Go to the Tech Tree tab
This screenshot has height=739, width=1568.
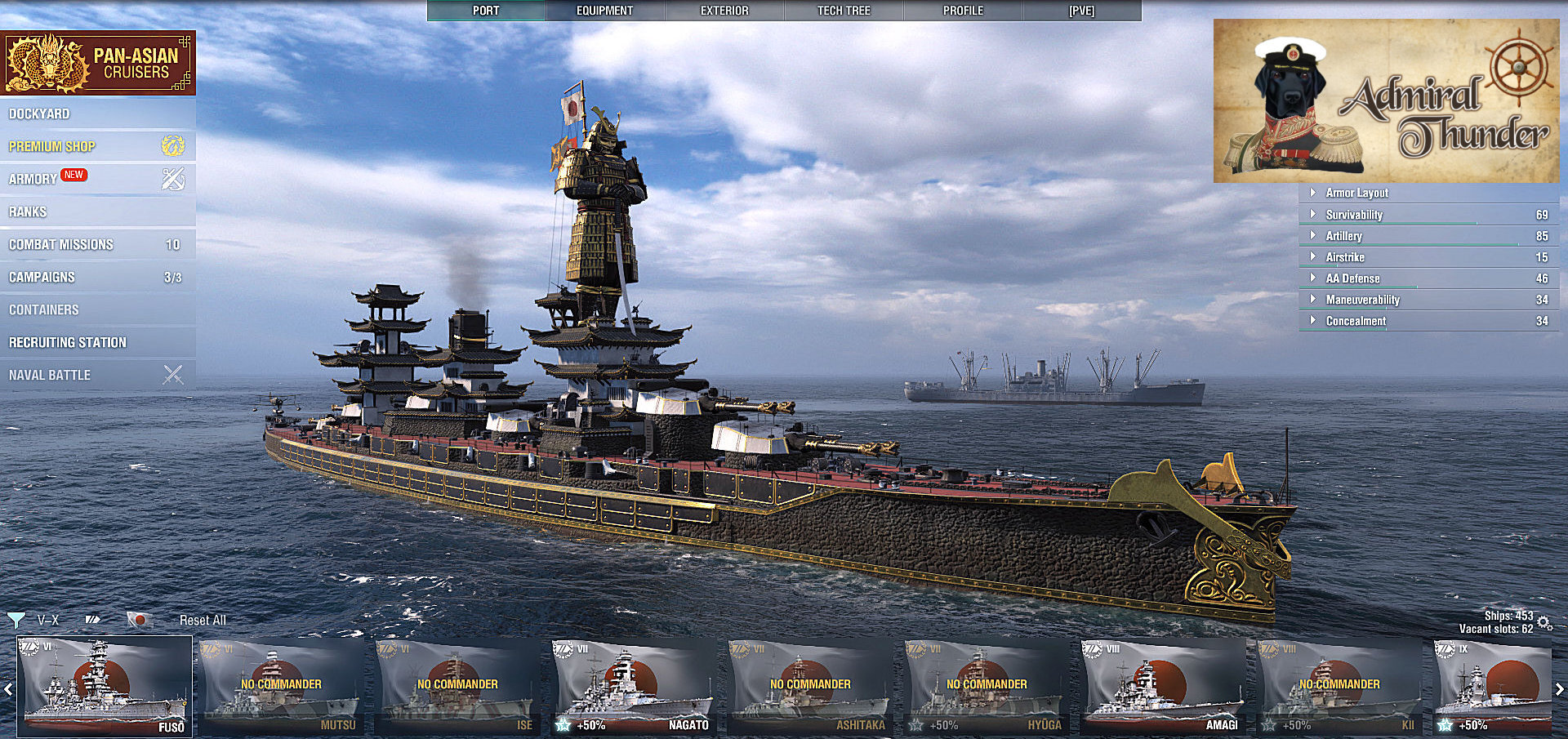point(844,11)
